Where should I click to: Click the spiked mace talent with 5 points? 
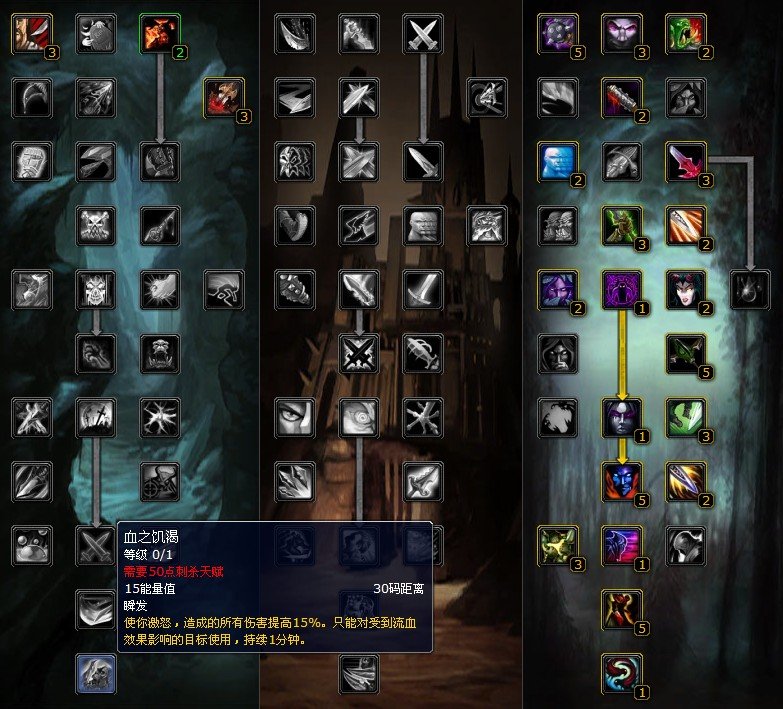557,33
